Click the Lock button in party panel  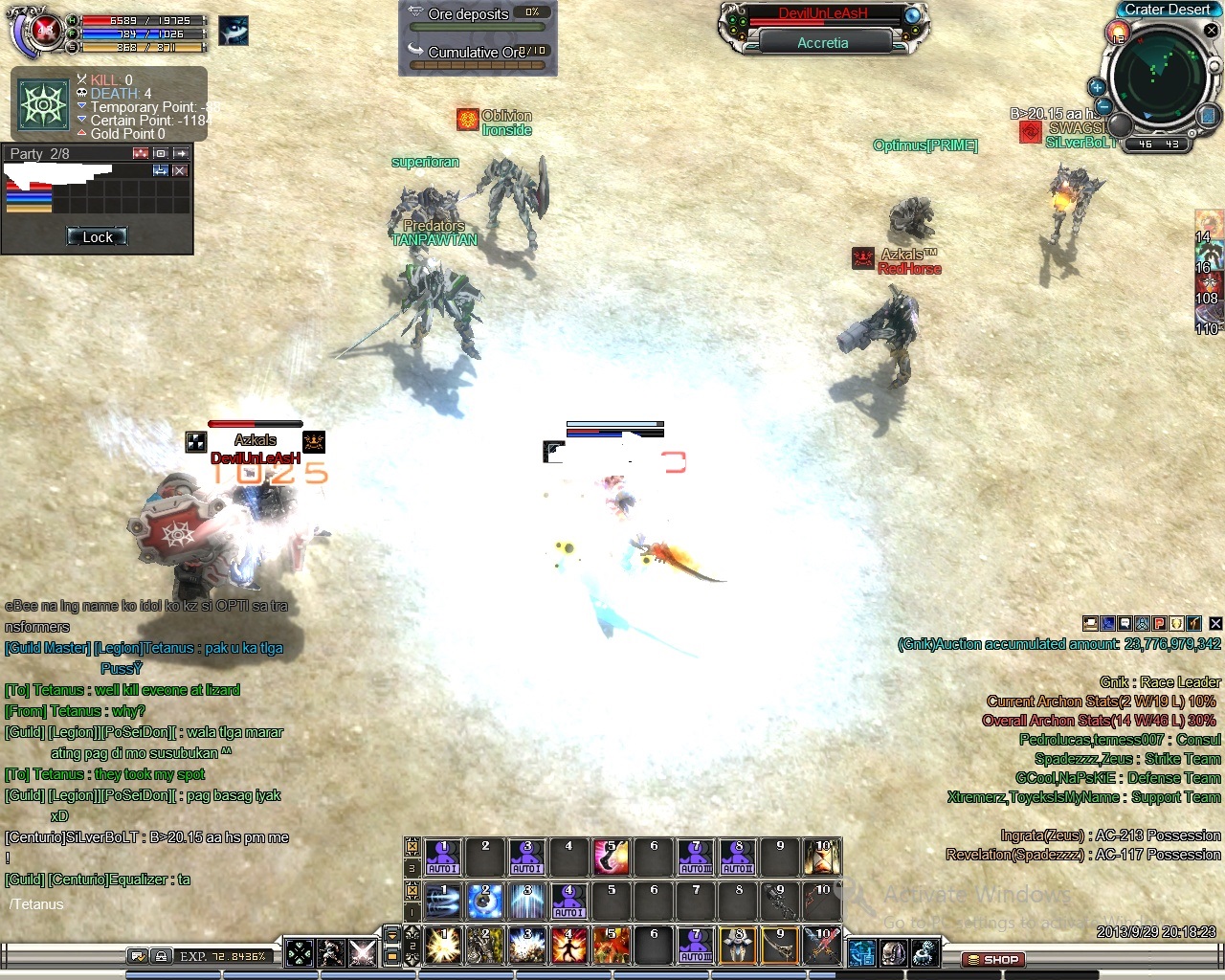[97, 237]
